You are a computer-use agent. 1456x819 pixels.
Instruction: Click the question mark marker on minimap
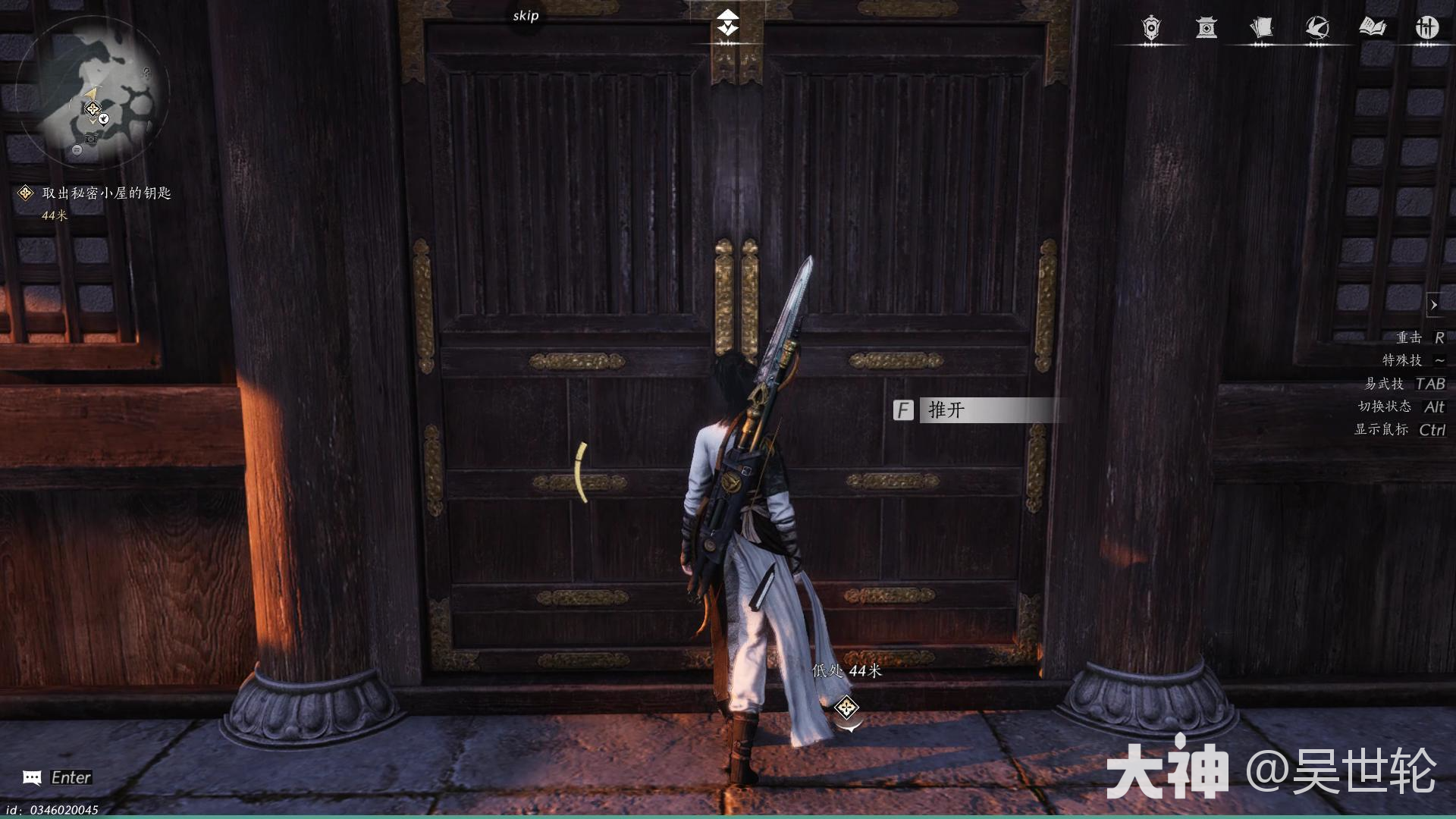coord(146,73)
